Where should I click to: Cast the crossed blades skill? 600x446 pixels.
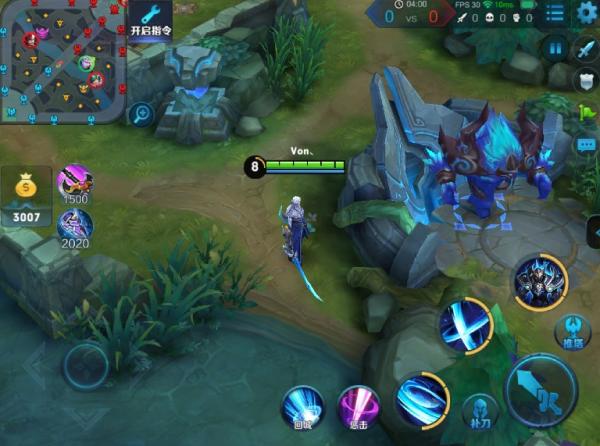click(x=465, y=325)
